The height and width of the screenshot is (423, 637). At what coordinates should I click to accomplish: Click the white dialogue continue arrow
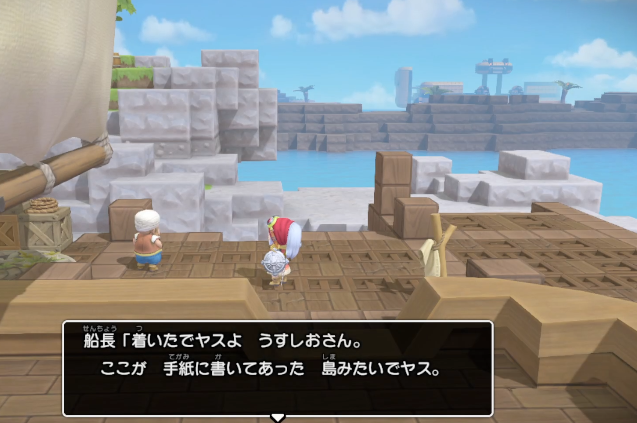[x=278, y=416]
